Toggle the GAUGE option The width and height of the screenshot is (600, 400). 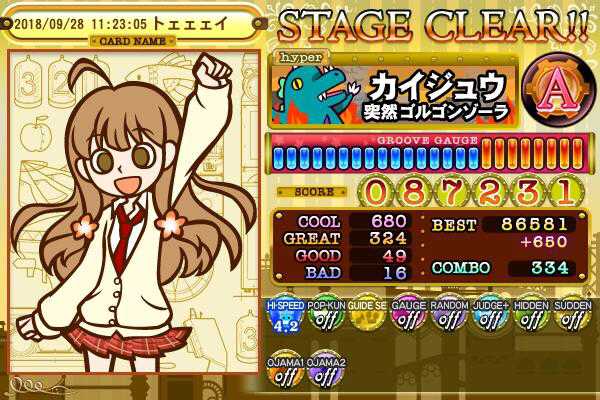406,319
